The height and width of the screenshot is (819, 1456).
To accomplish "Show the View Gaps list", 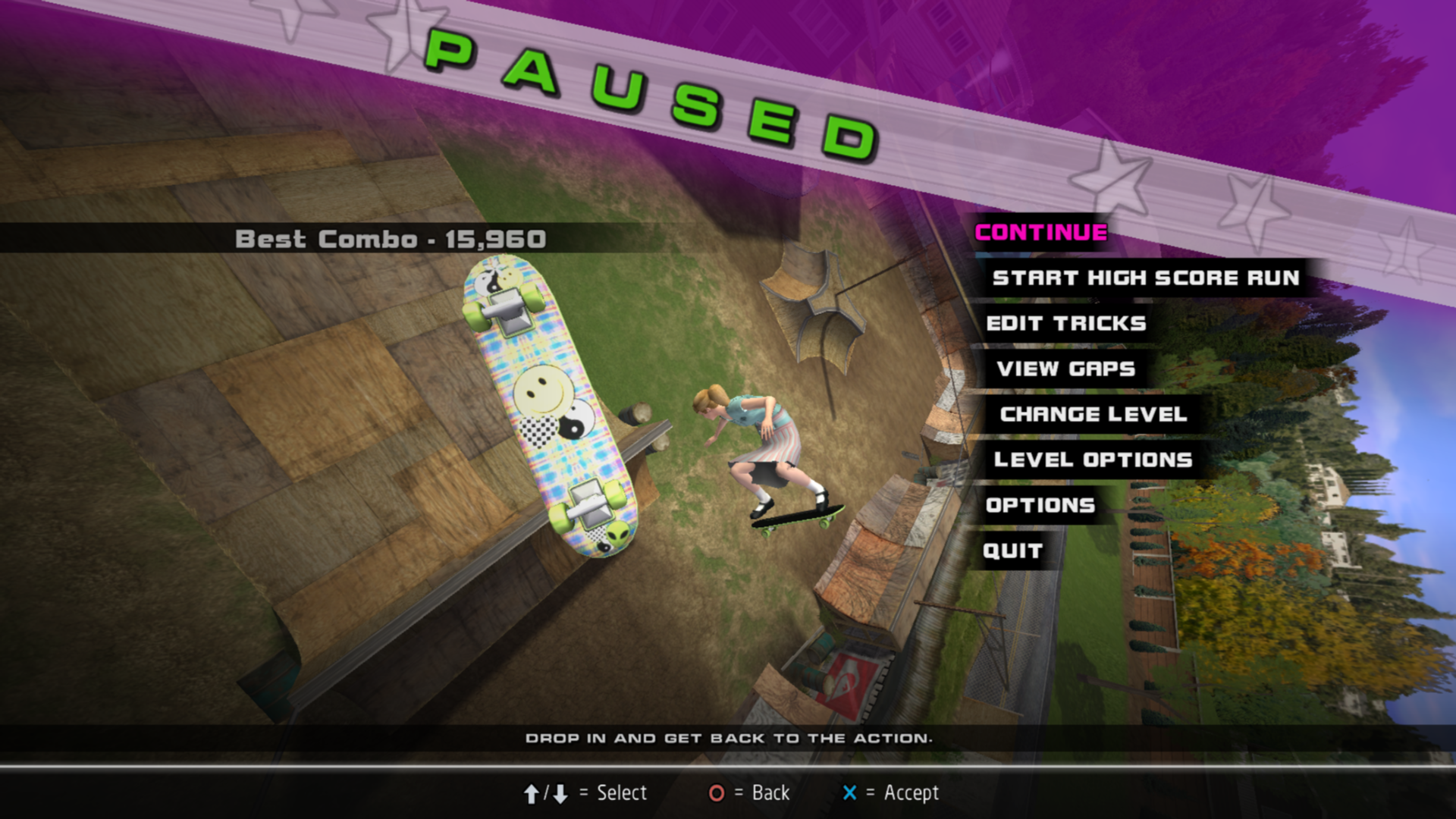I will pyautogui.click(x=1065, y=369).
